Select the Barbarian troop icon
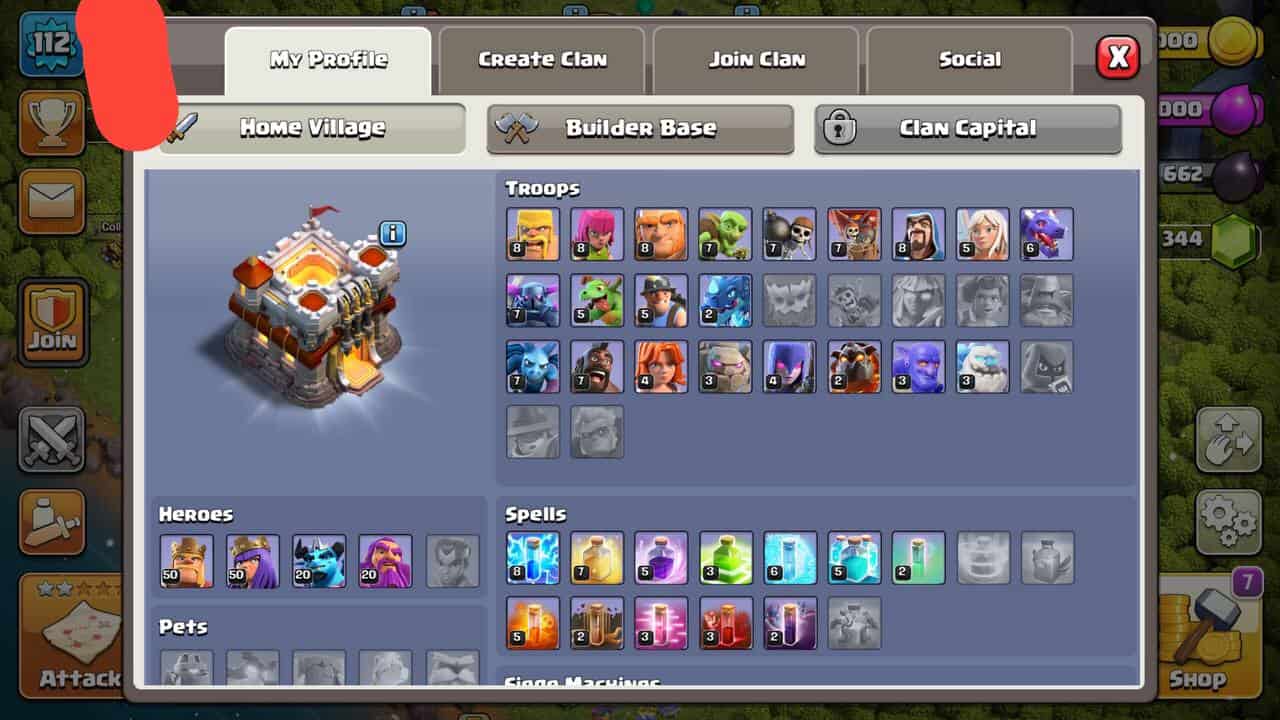Screen dimensions: 1280x720 coord(533,234)
